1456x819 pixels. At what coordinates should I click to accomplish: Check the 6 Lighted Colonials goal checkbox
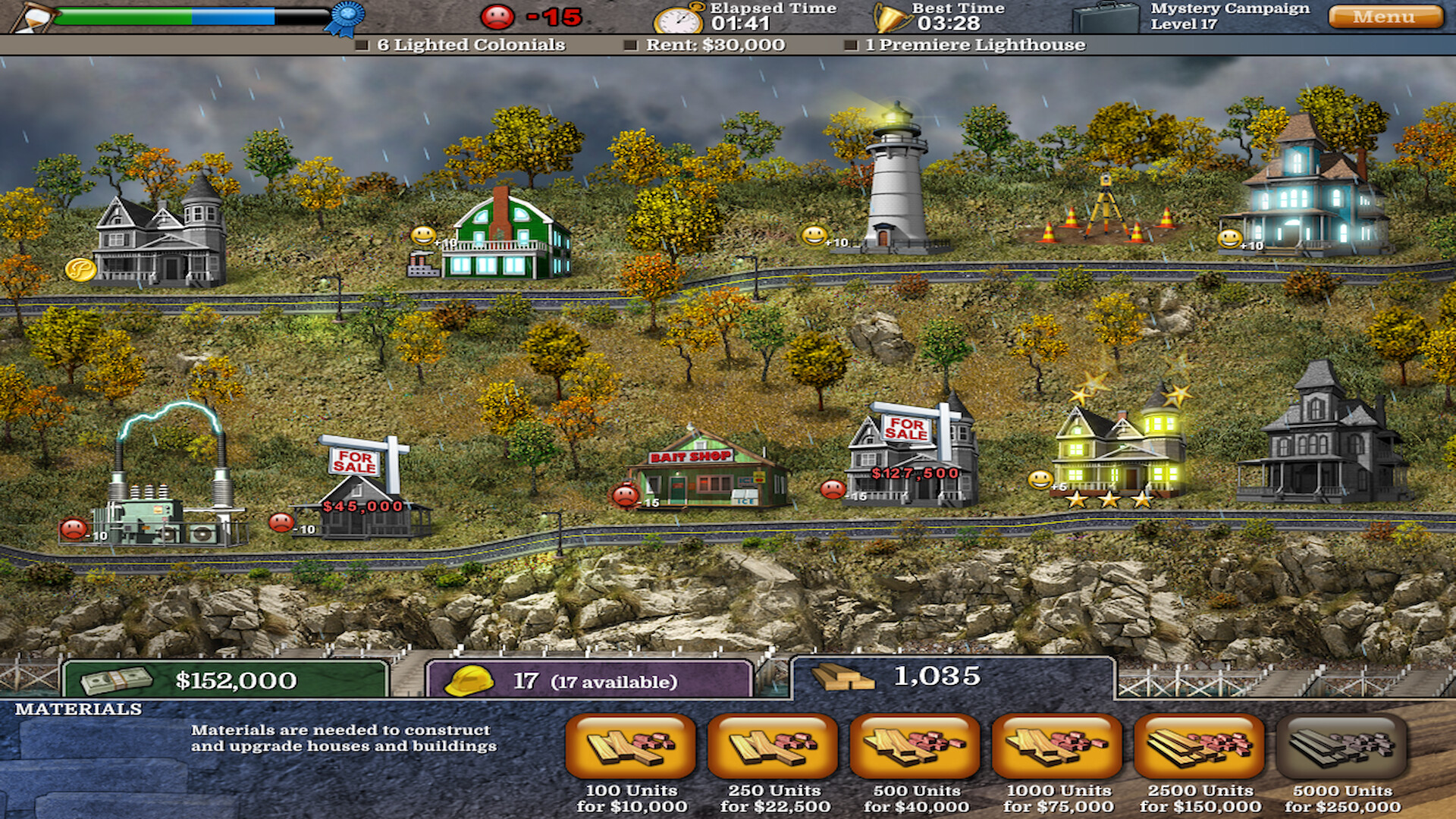coord(362,45)
